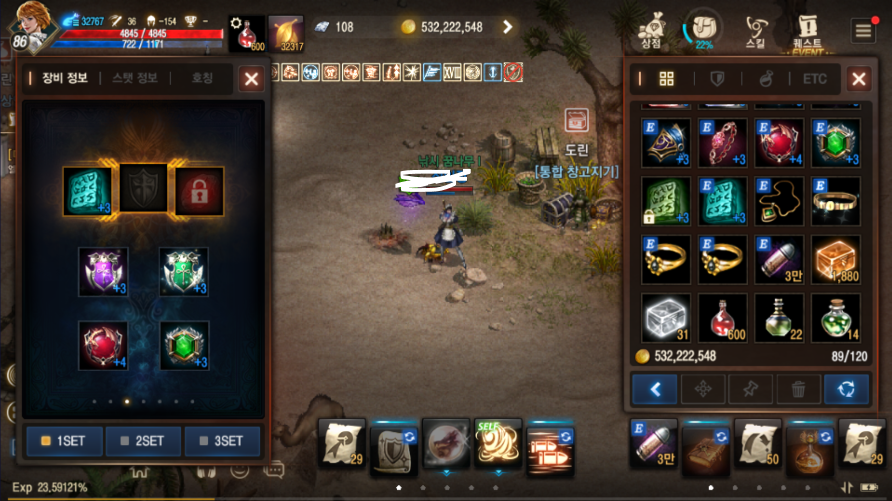Open the 퀘스트 quest menu
Viewport: 892px width, 501px height.
806,30
